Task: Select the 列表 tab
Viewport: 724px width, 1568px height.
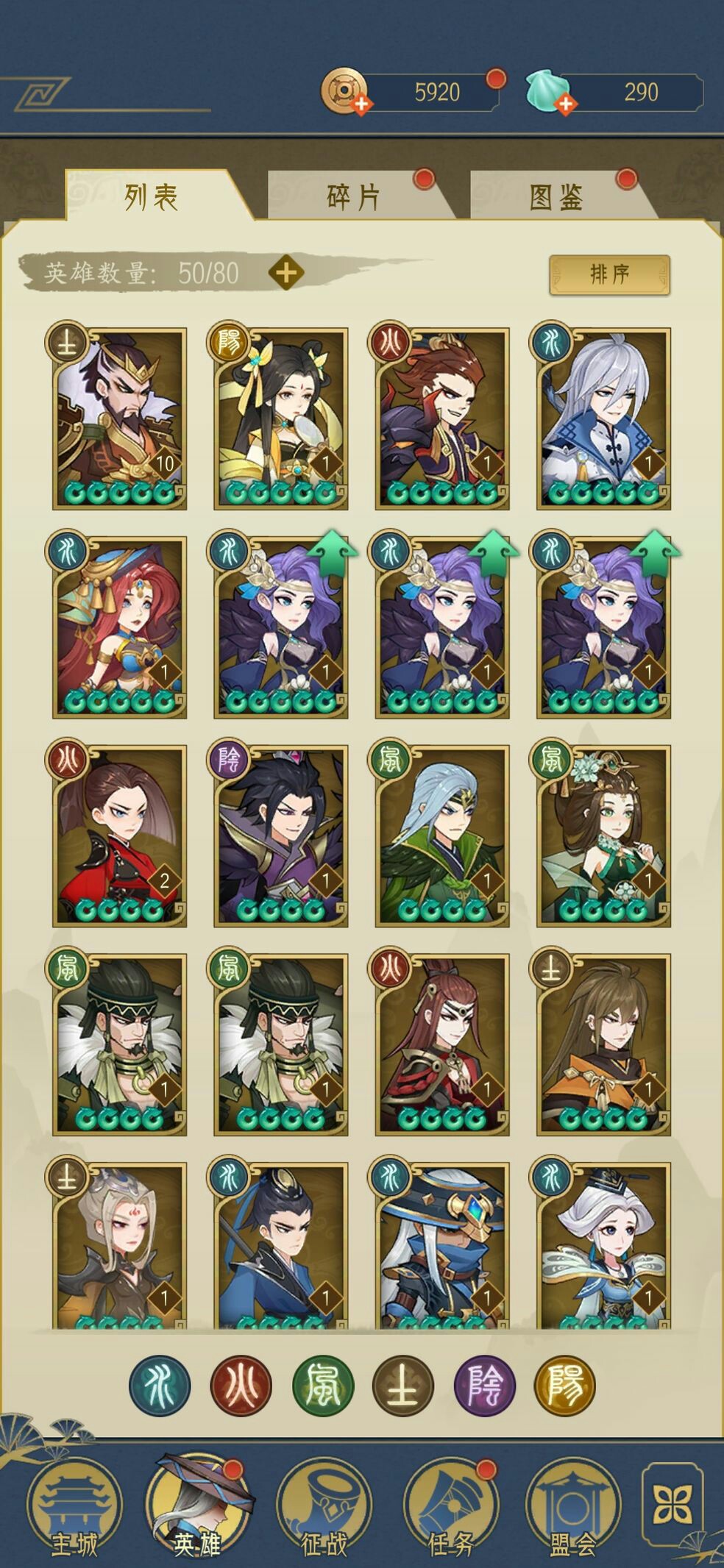Action: 151,197
